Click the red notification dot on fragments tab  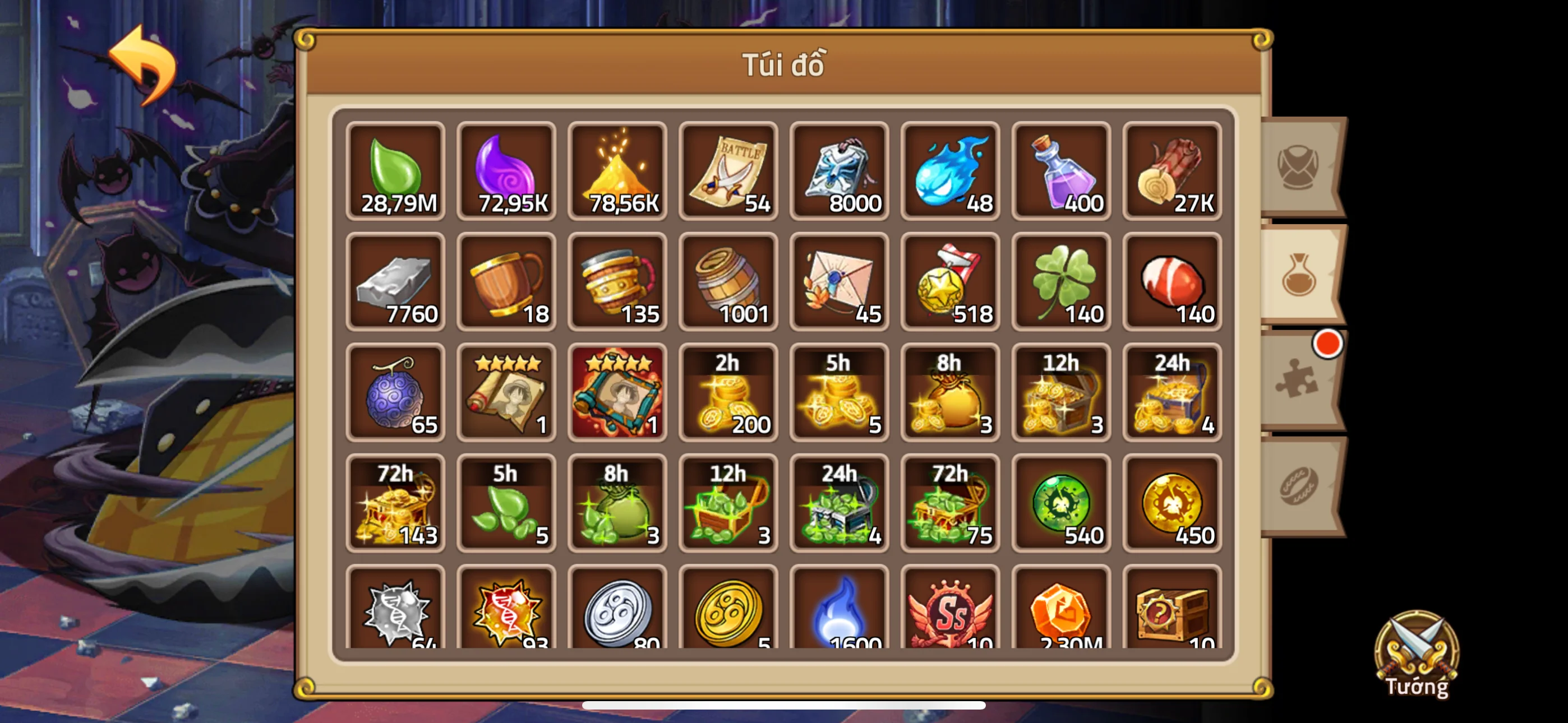[x=1327, y=346]
